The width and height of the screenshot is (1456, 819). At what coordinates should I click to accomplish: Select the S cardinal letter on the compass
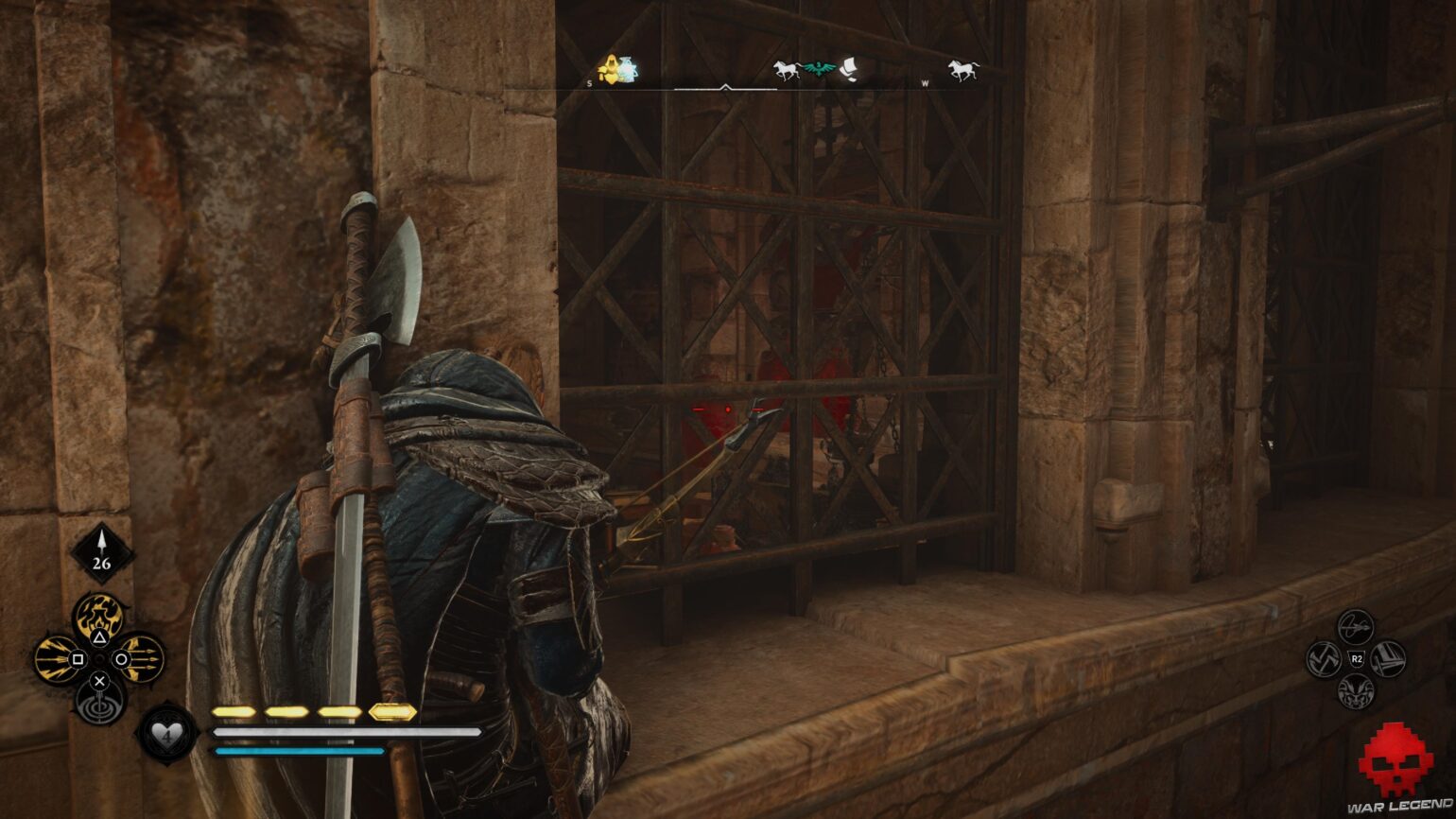(589, 83)
